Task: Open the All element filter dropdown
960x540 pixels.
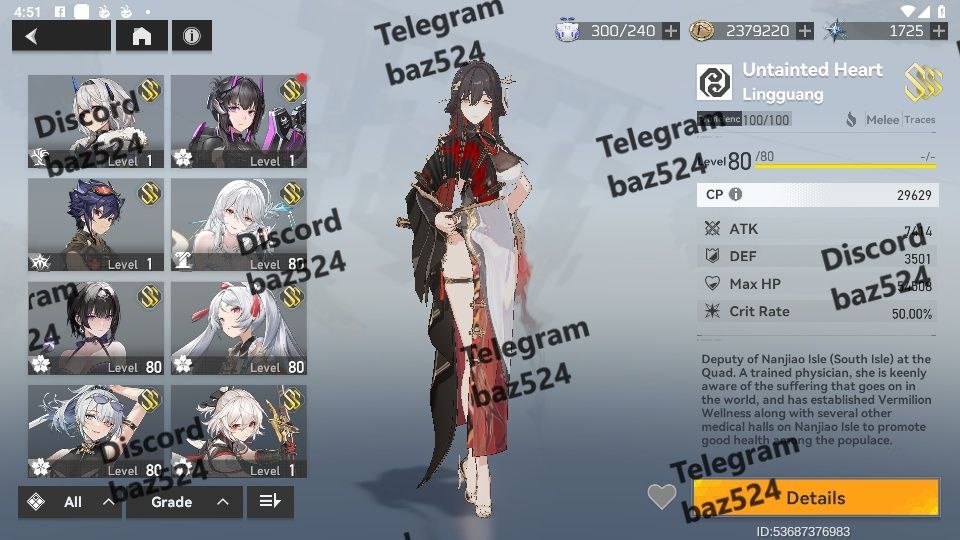Action: (x=69, y=502)
